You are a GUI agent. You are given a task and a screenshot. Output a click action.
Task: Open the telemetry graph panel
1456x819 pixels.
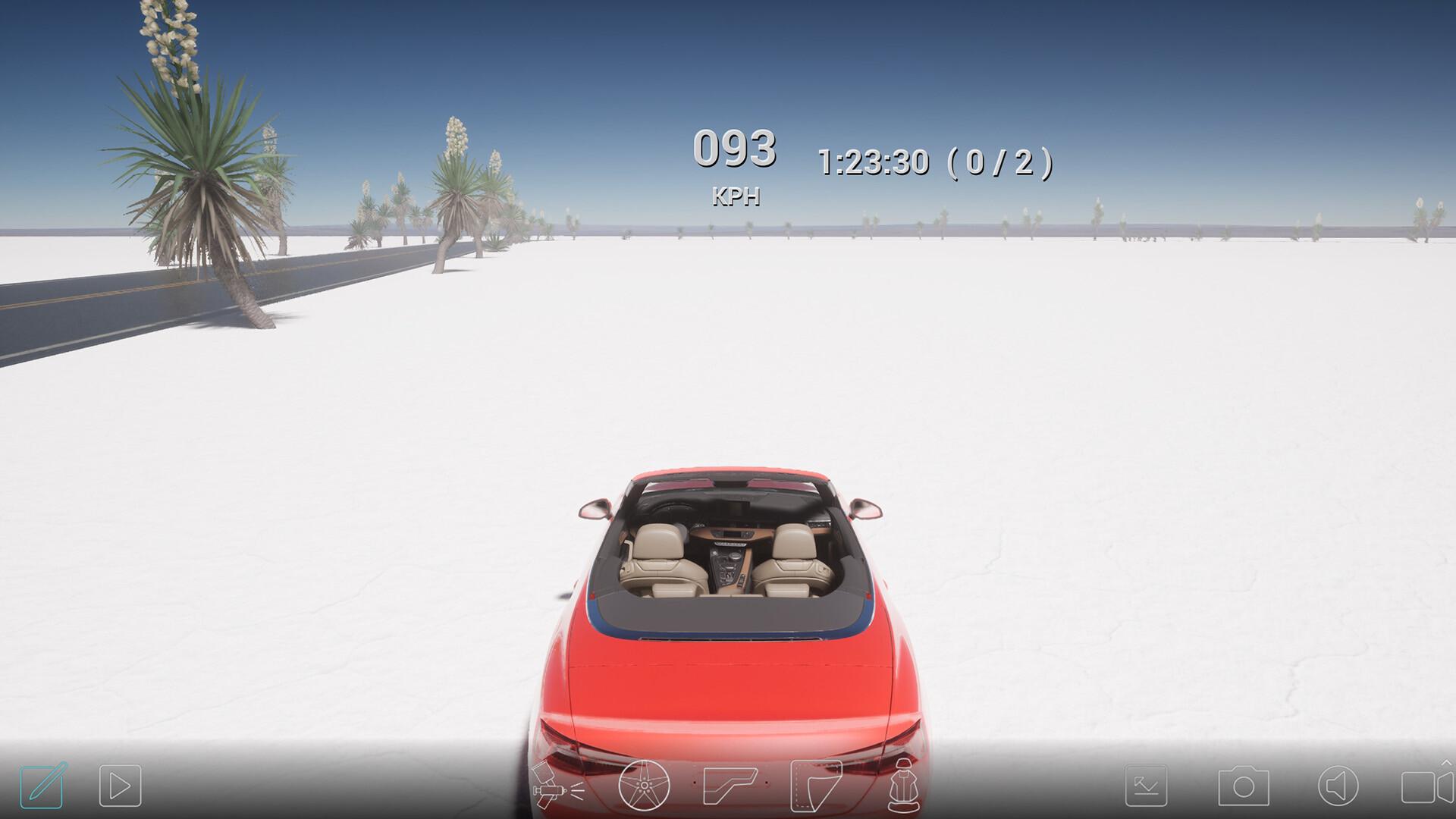click(x=1146, y=787)
